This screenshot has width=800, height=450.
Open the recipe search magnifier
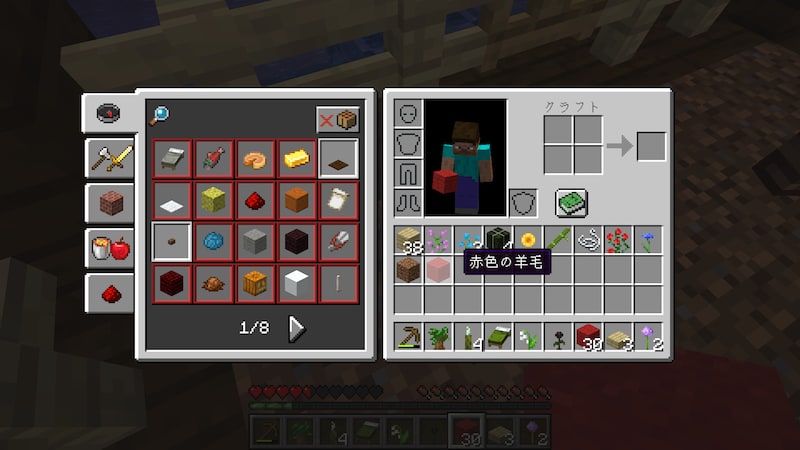[159, 114]
